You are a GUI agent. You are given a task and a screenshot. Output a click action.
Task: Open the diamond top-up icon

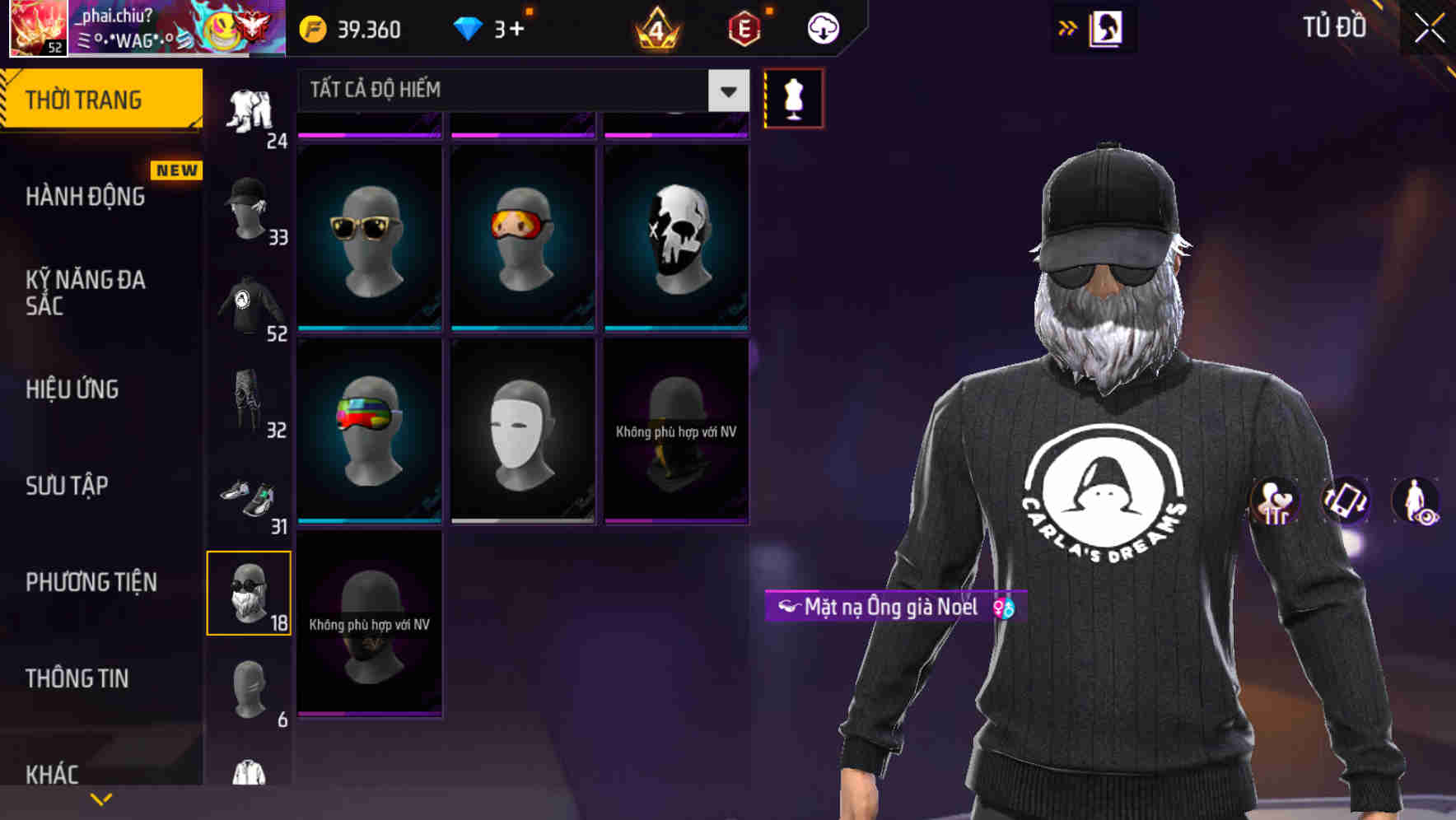click(468, 27)
